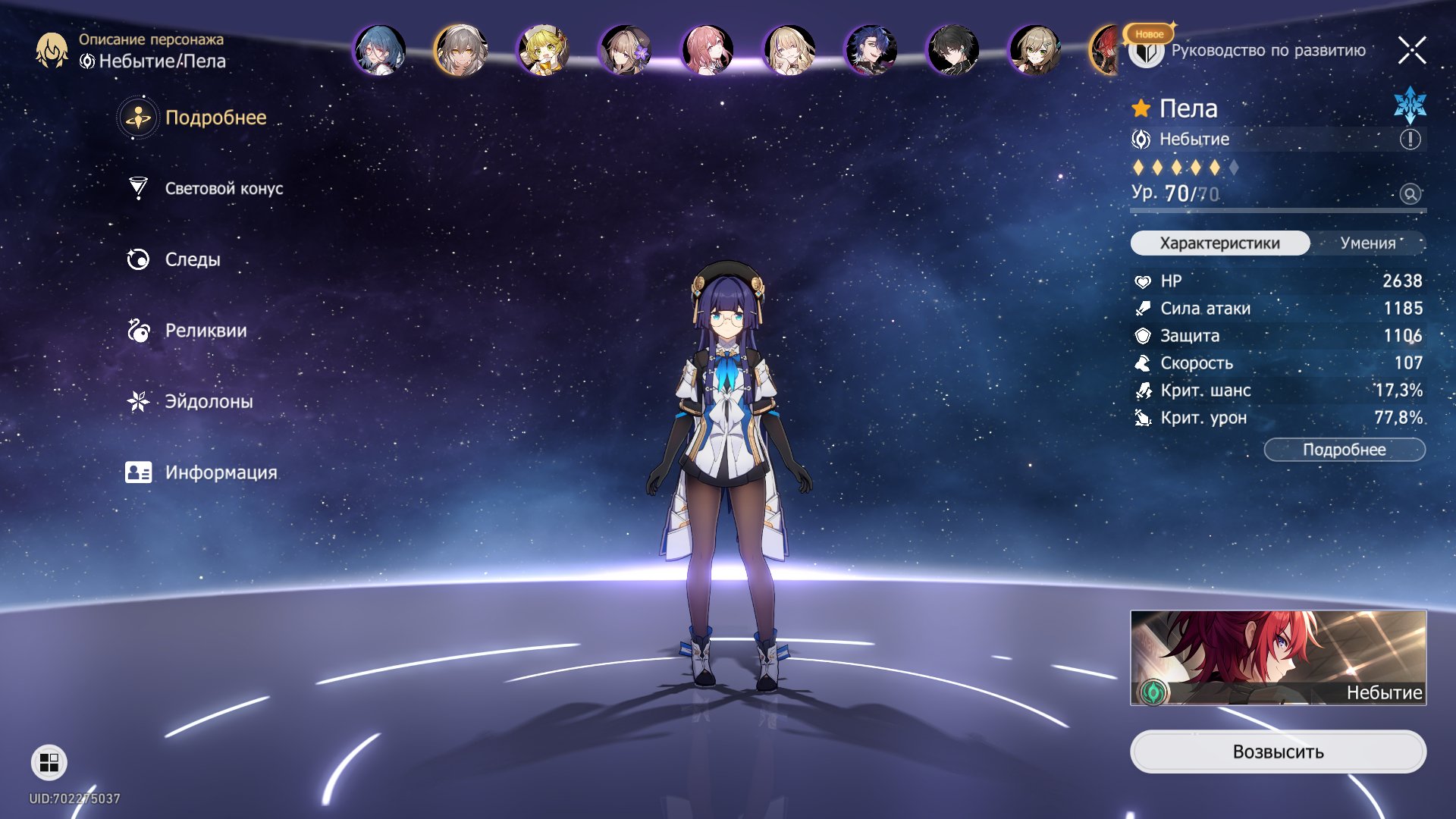Screen dimensions: 1456x819
Task: Click the Возвысить button
Action: (1278, 752)
